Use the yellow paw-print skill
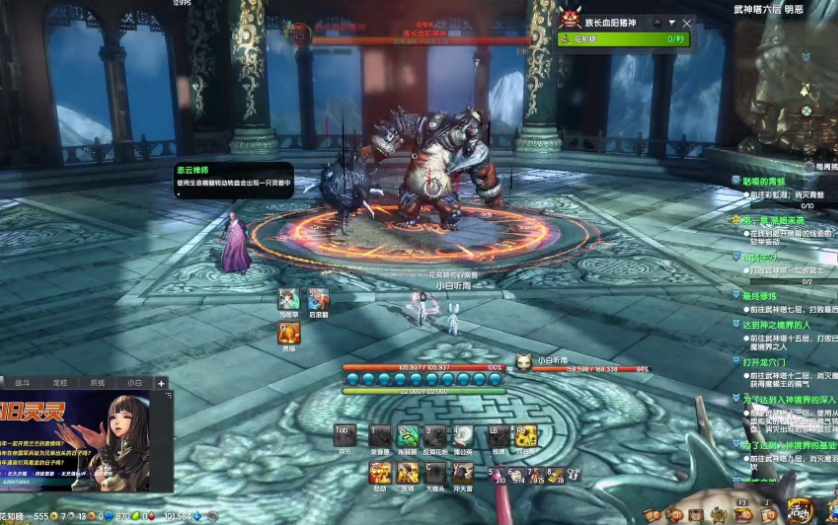 click(525, 436)
